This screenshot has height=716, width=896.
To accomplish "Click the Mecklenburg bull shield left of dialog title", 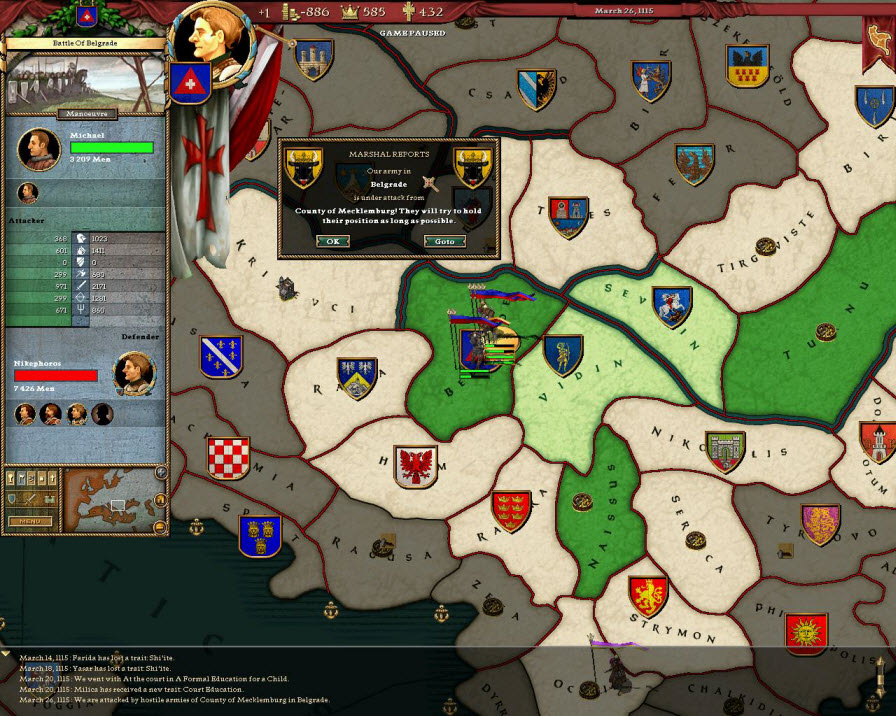I will coord(301,164).
